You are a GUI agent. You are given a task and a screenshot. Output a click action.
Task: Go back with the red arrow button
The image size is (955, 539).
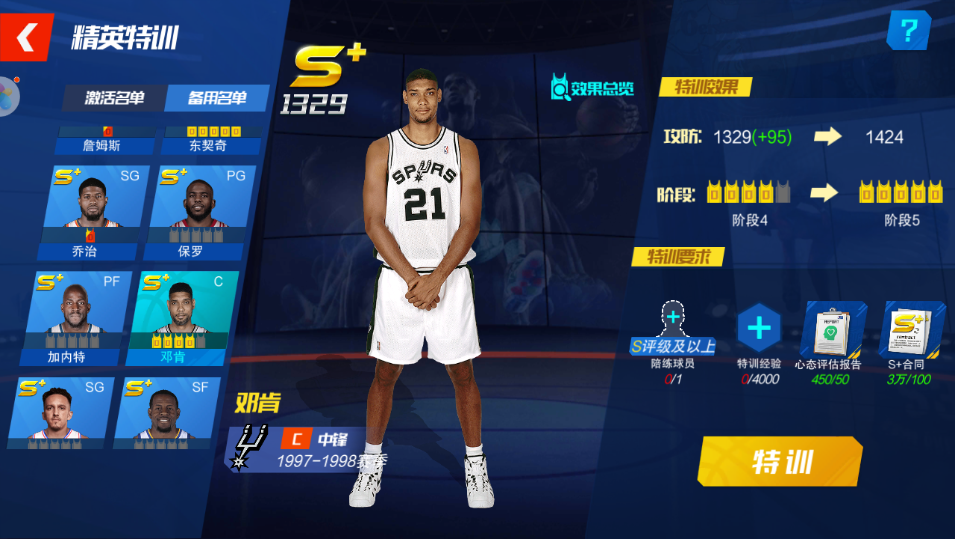(27, 37)
